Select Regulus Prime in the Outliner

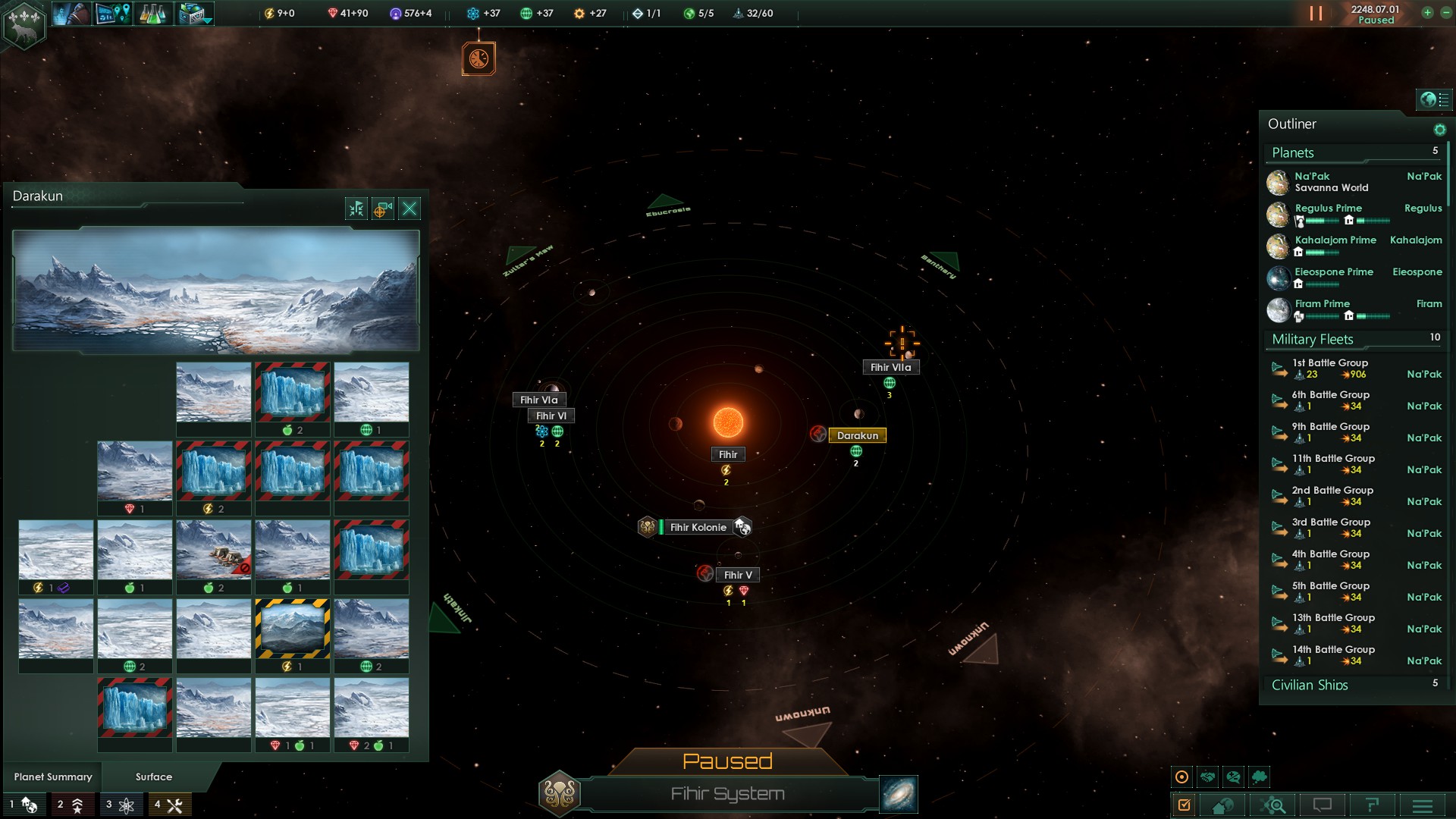pyautogui.click(x=1329, y=209)
